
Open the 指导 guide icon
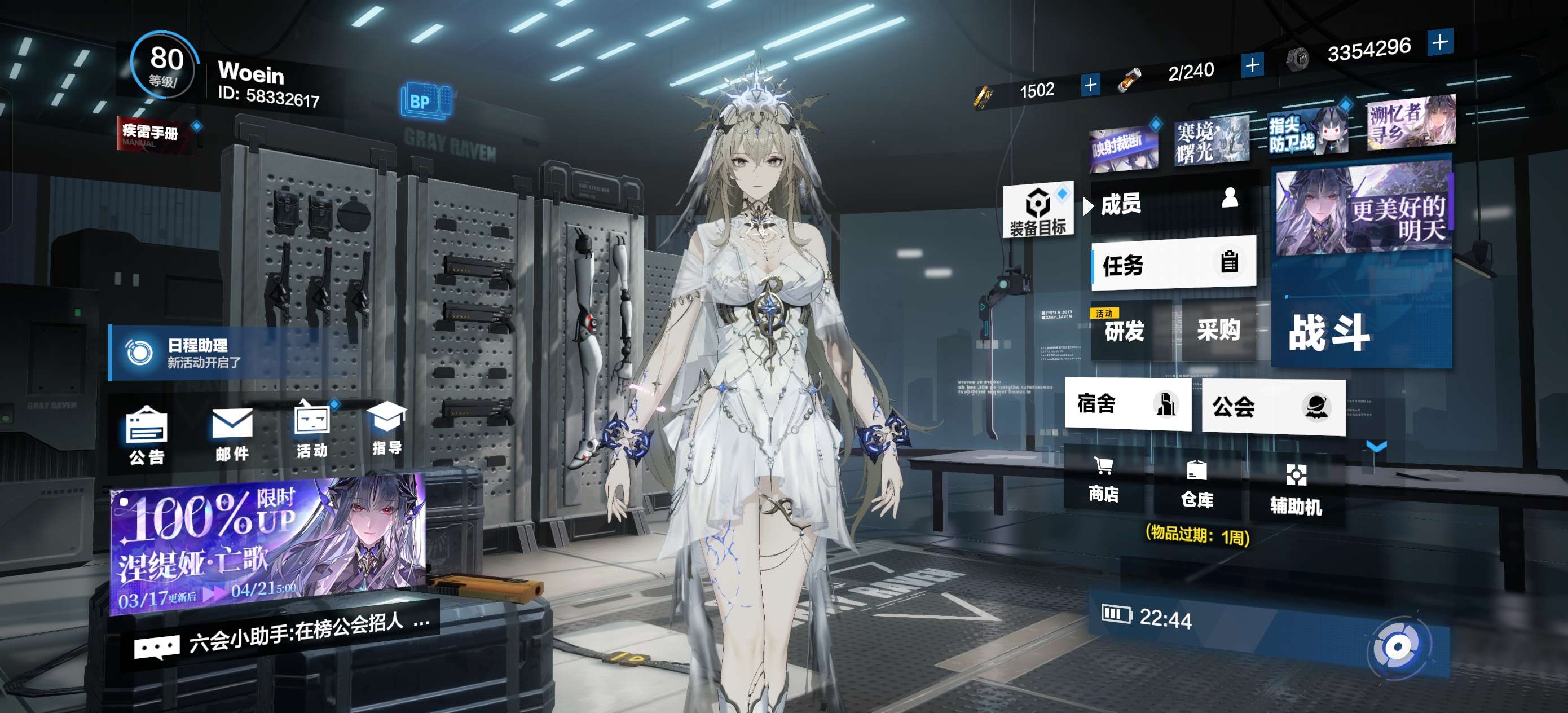point(386,428)
